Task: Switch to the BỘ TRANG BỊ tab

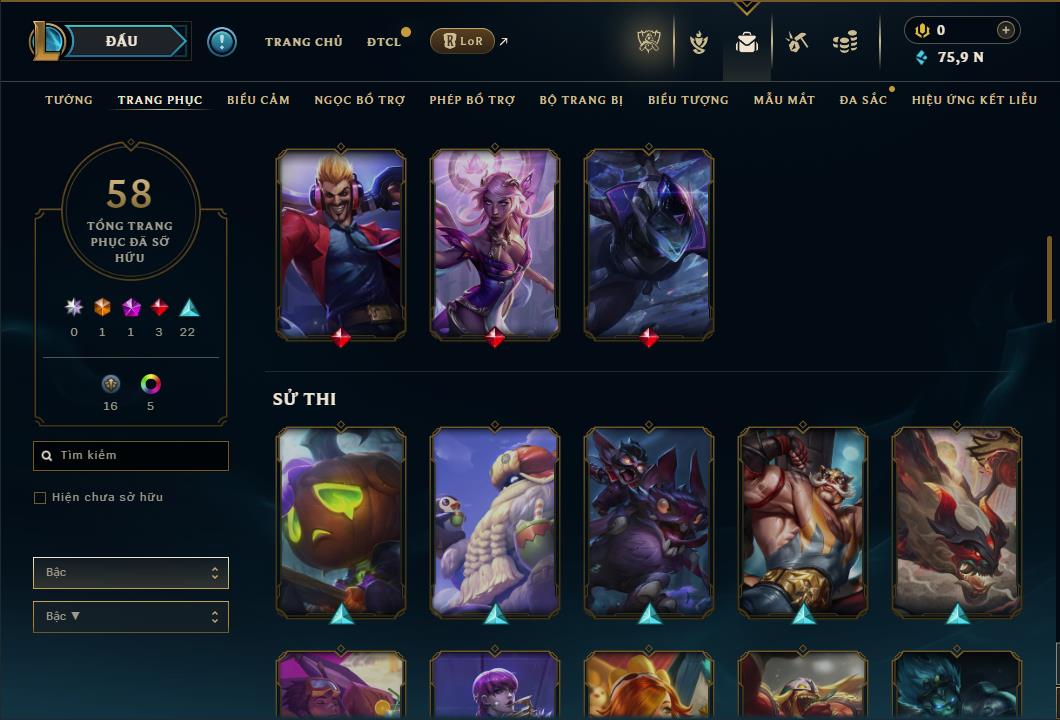Action: 581,100
